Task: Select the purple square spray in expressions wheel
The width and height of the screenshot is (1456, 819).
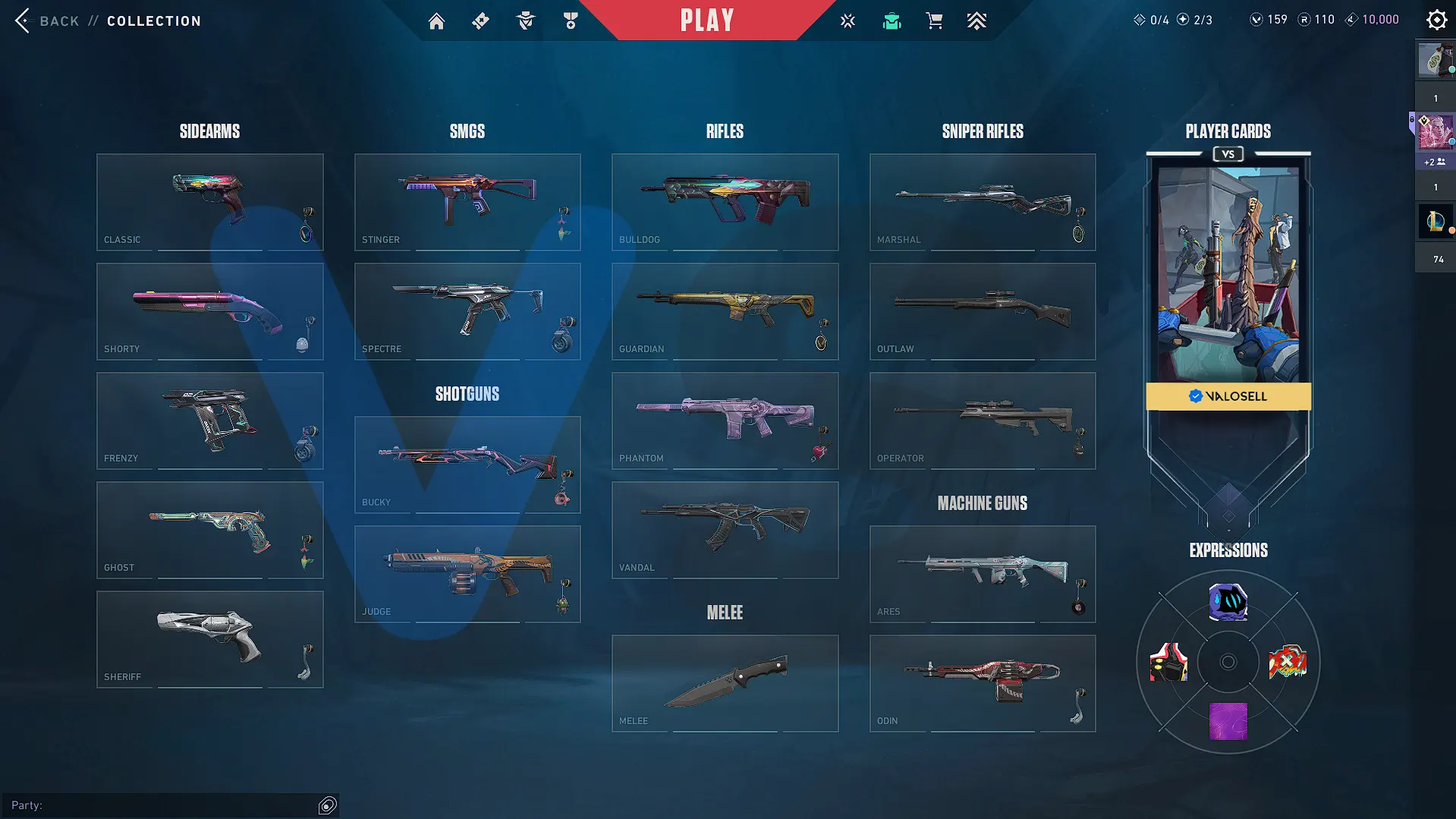Action: (1228, 720)
